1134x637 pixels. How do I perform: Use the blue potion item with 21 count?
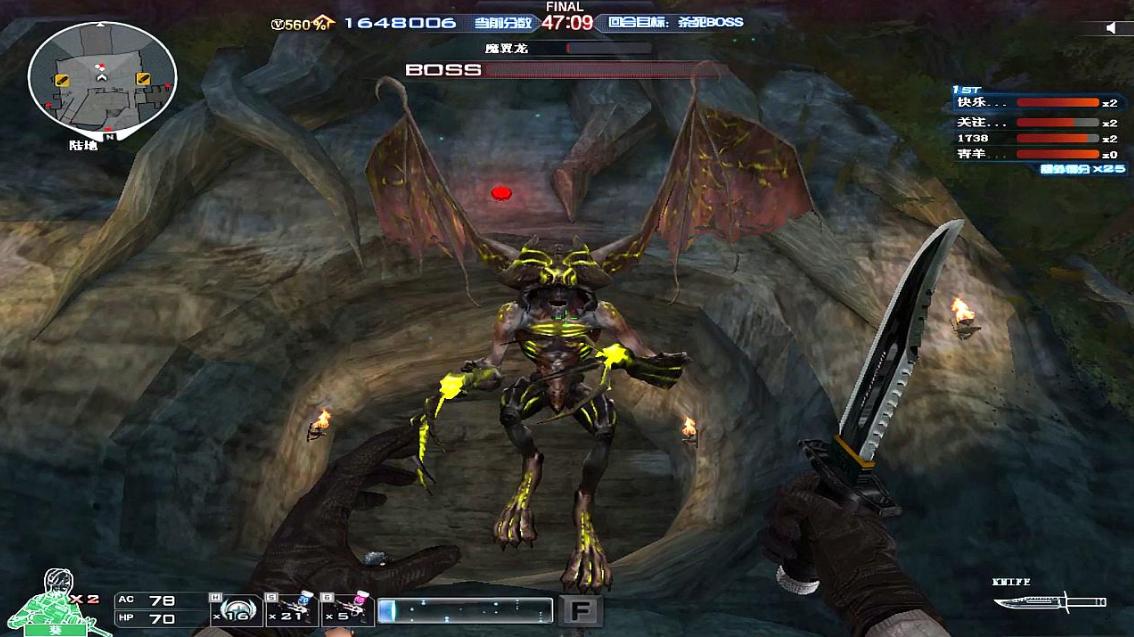(292, 609)
